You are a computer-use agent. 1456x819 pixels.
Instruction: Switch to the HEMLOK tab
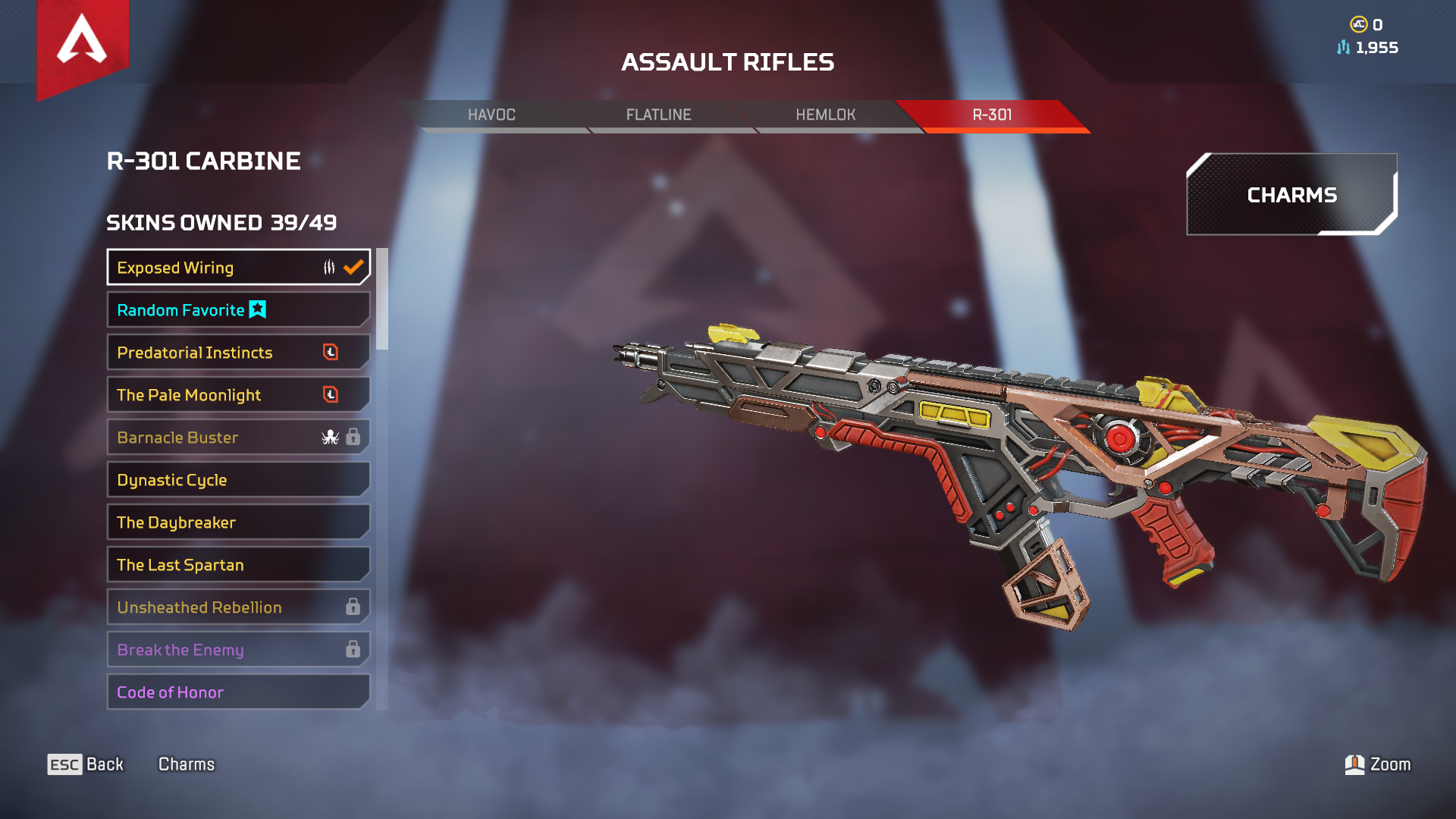pyautogui.click(x=825, y=115)
